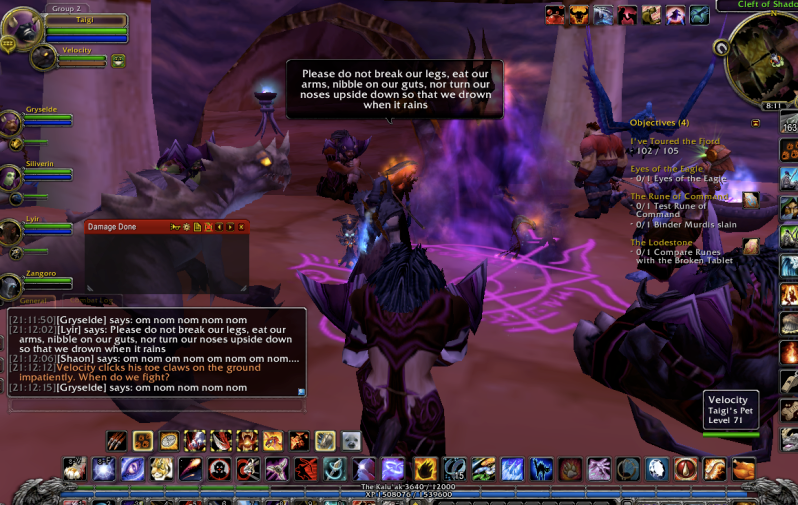The height and width of the screenshot is (505, 798).
Task: Select party member Lyir's portrait
Action: click(x=12, y=232)
